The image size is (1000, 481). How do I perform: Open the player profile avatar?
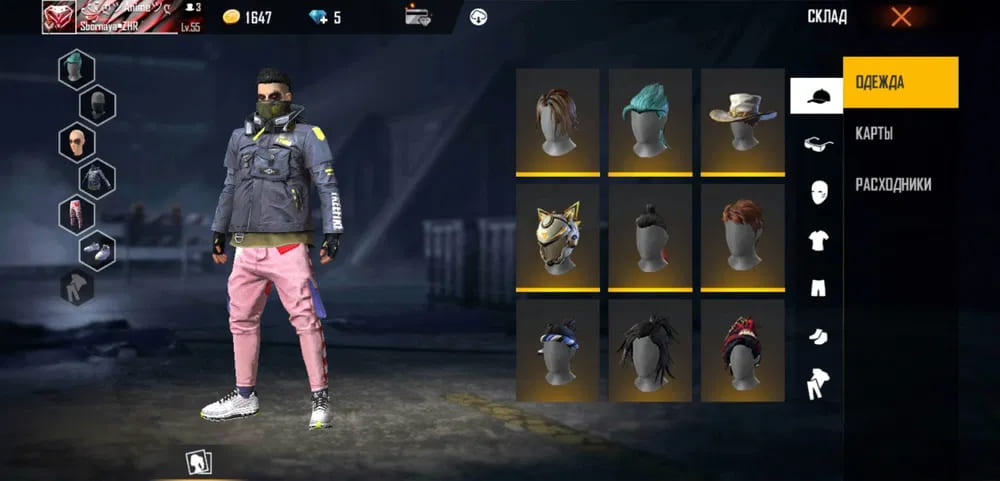click(x=59, y=16)
